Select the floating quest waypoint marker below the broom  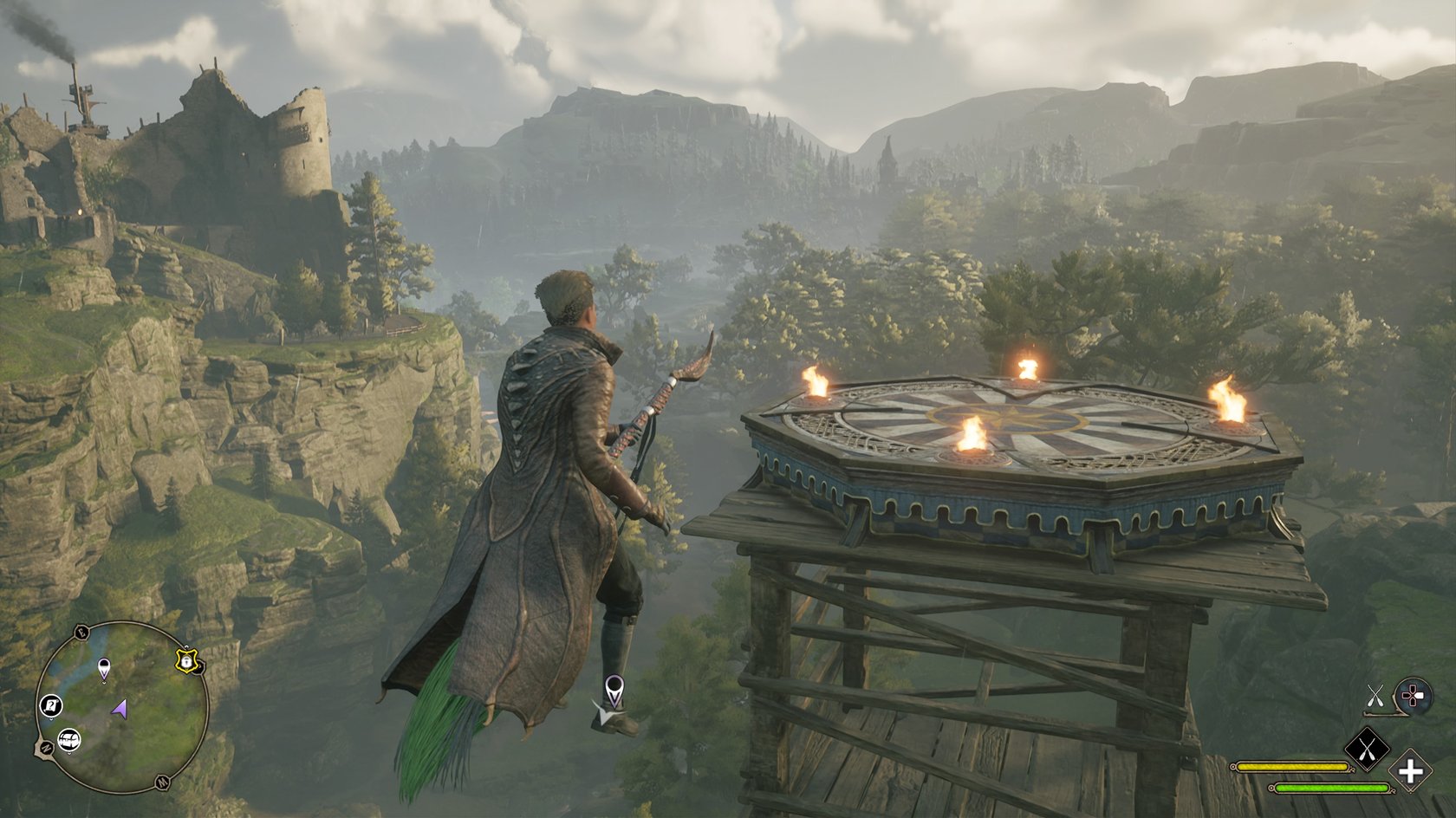coord(614,691)
